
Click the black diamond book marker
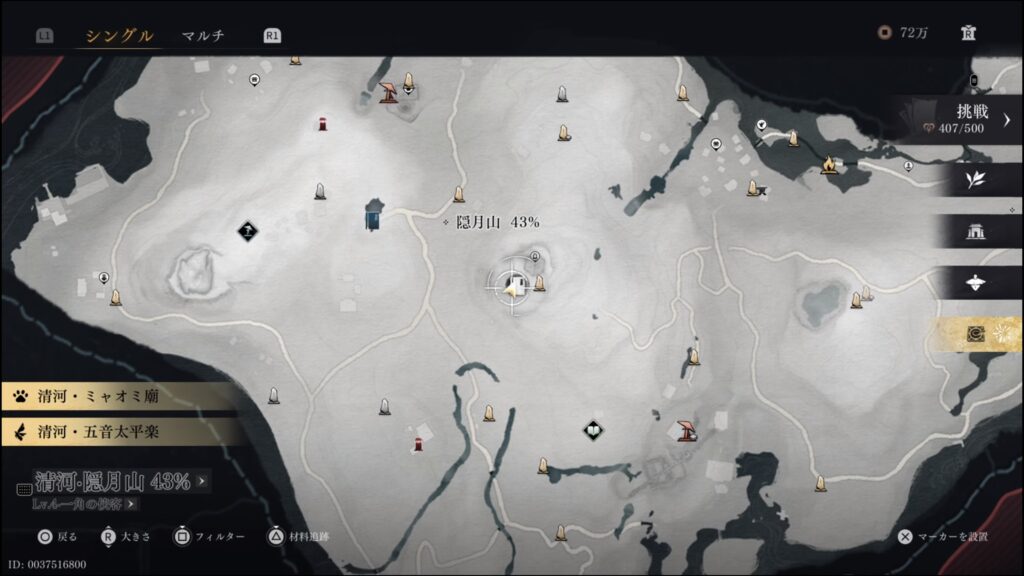593,431
